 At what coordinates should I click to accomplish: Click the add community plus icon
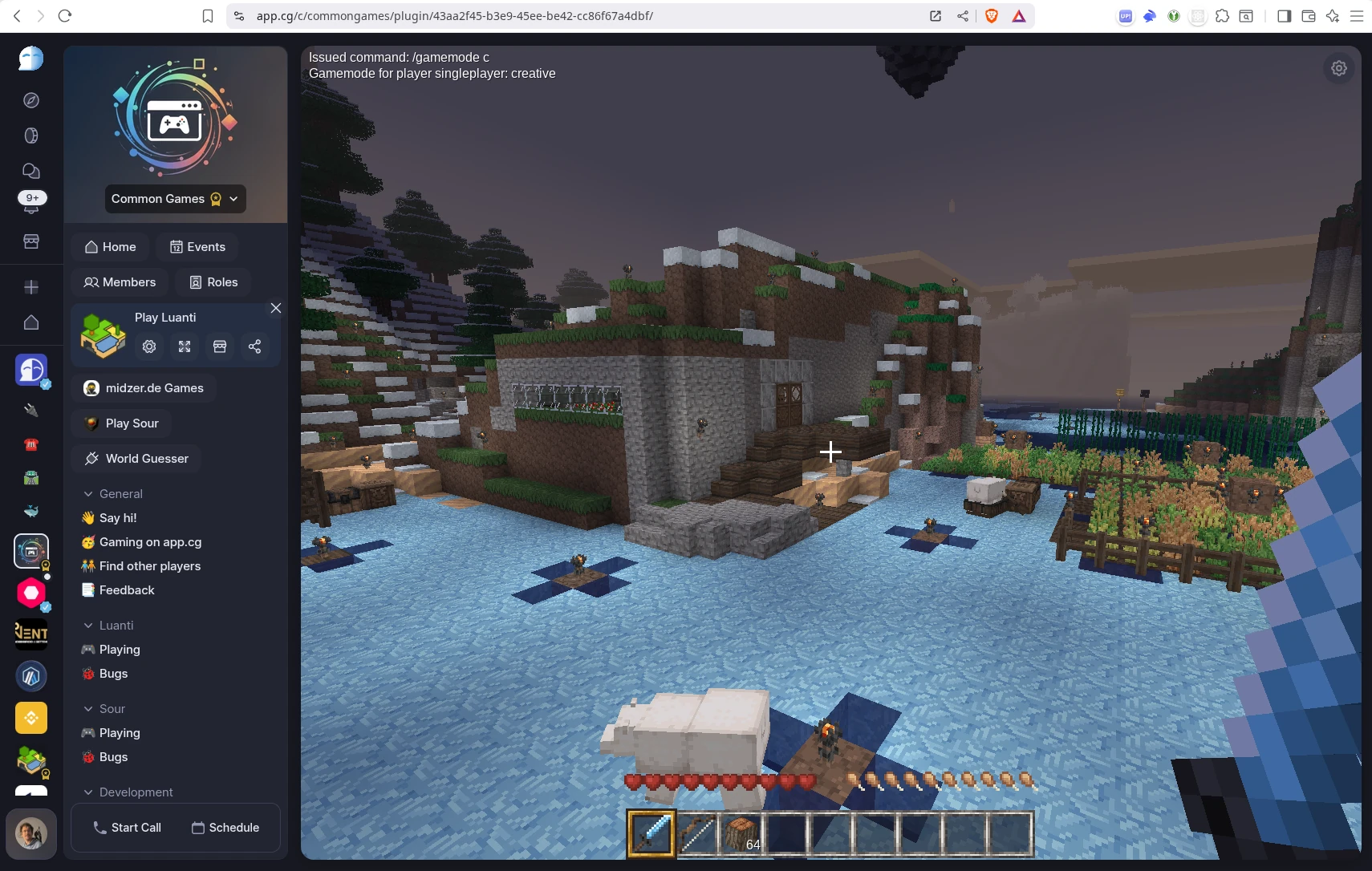pos(30,286)
